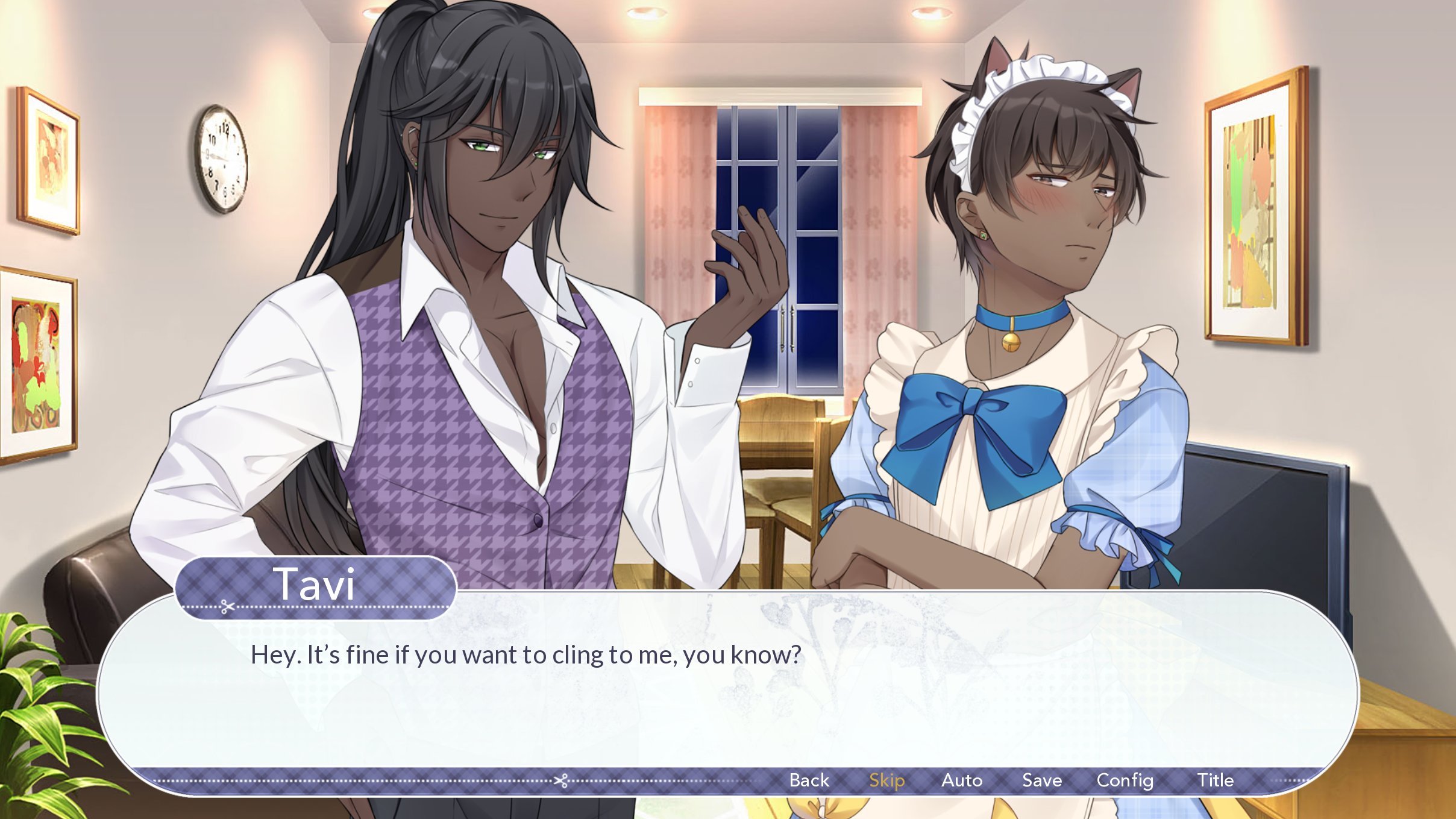The width and height of the screenshot is (1456, 819).
Task: Go back to the previous dialogue line
Action: click(x=809, y=780)
